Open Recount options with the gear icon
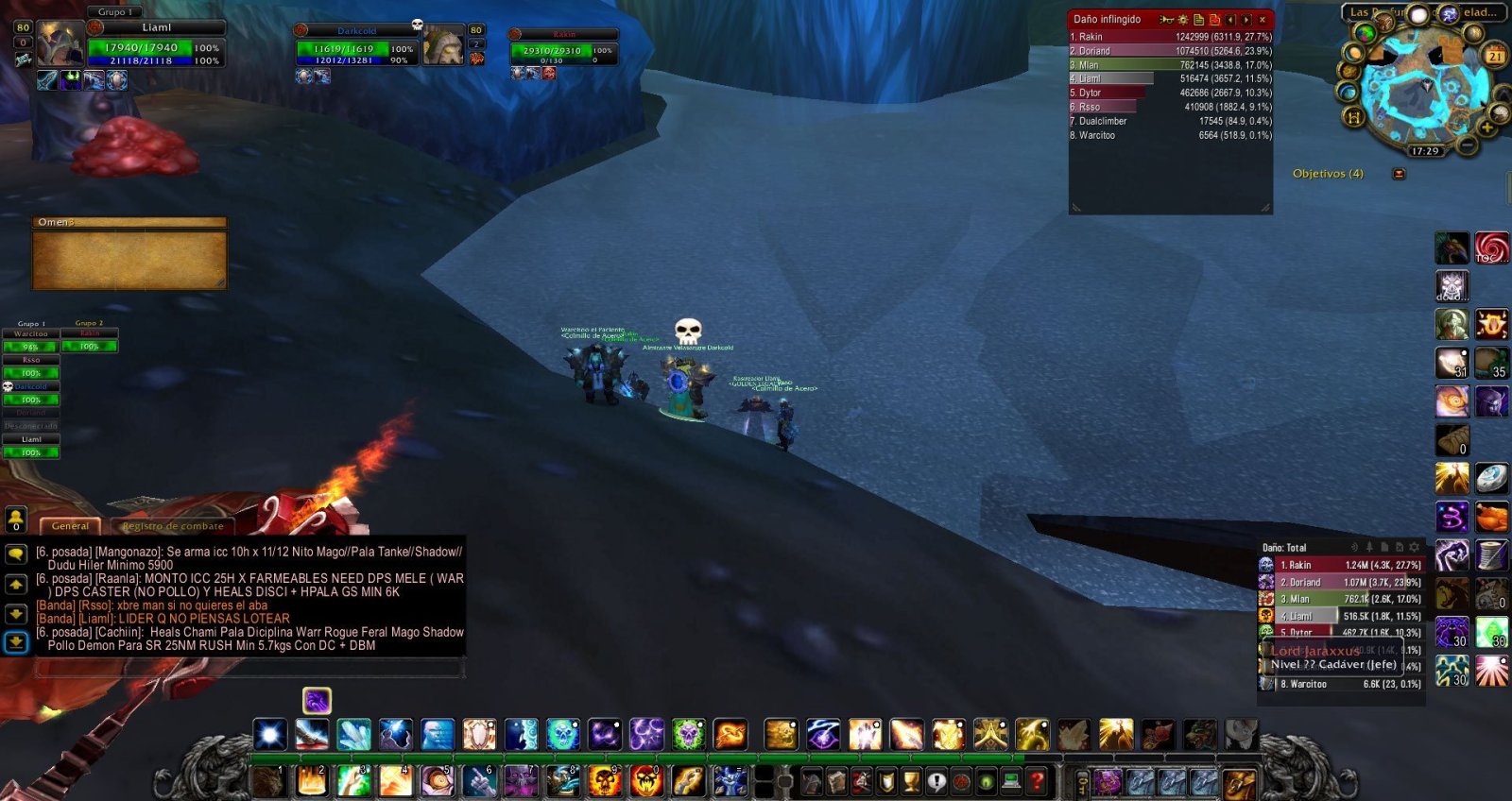 pos(1182,20)
